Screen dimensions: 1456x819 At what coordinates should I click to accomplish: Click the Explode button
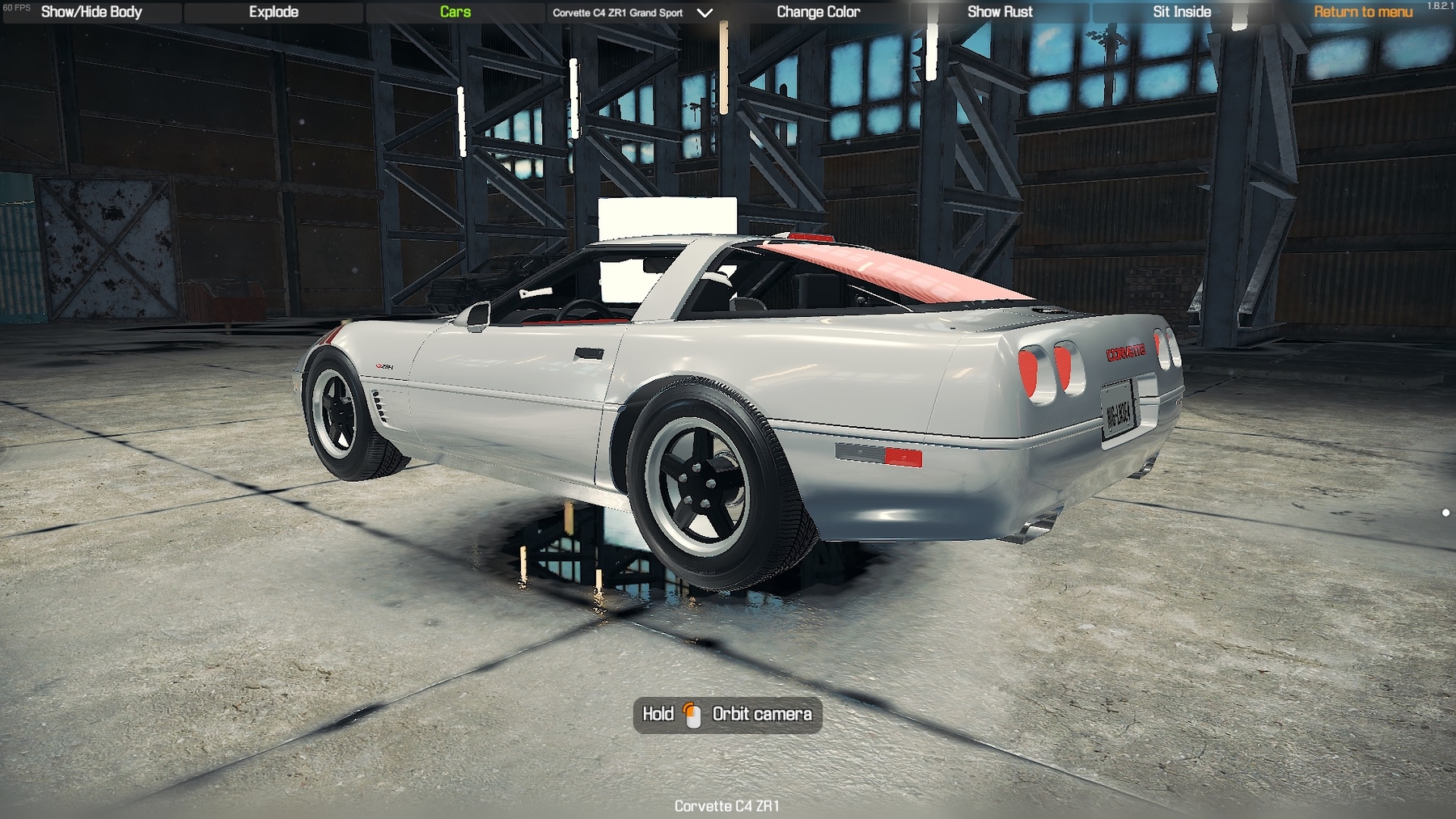pyautogui.click(x=273, y=12)
